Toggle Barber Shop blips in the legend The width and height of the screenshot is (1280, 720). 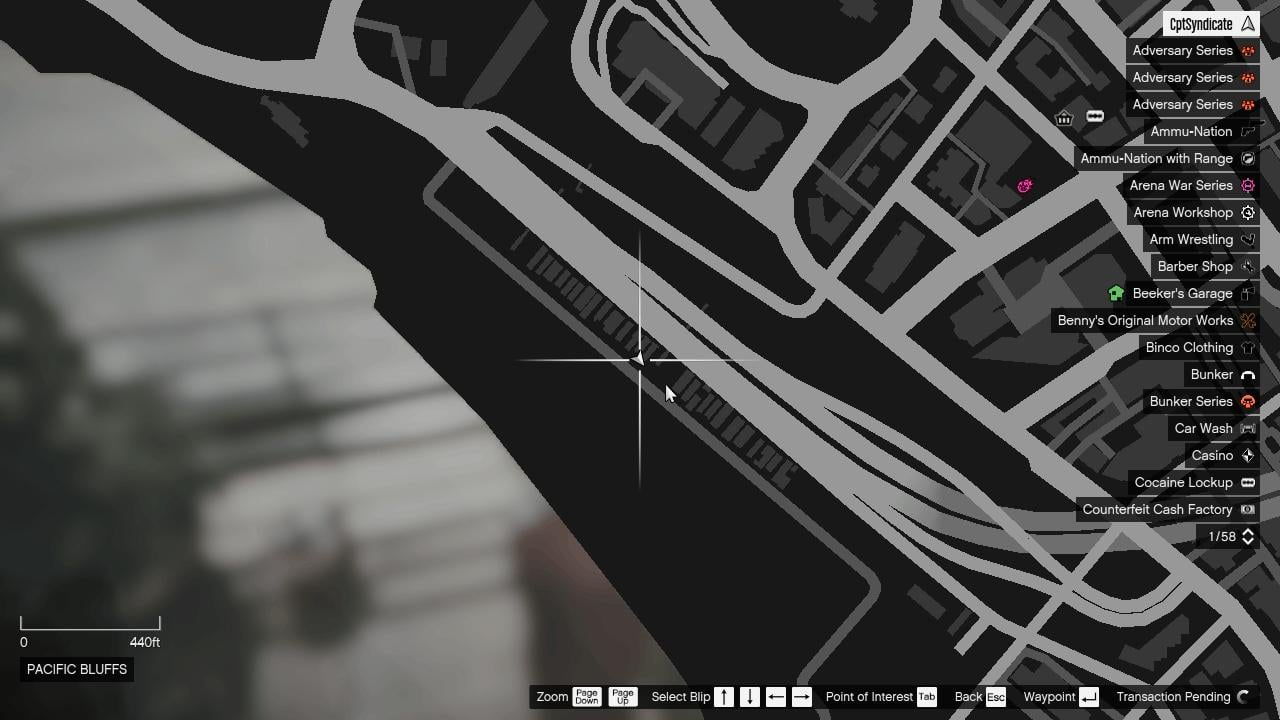(x=1196, y=266)
